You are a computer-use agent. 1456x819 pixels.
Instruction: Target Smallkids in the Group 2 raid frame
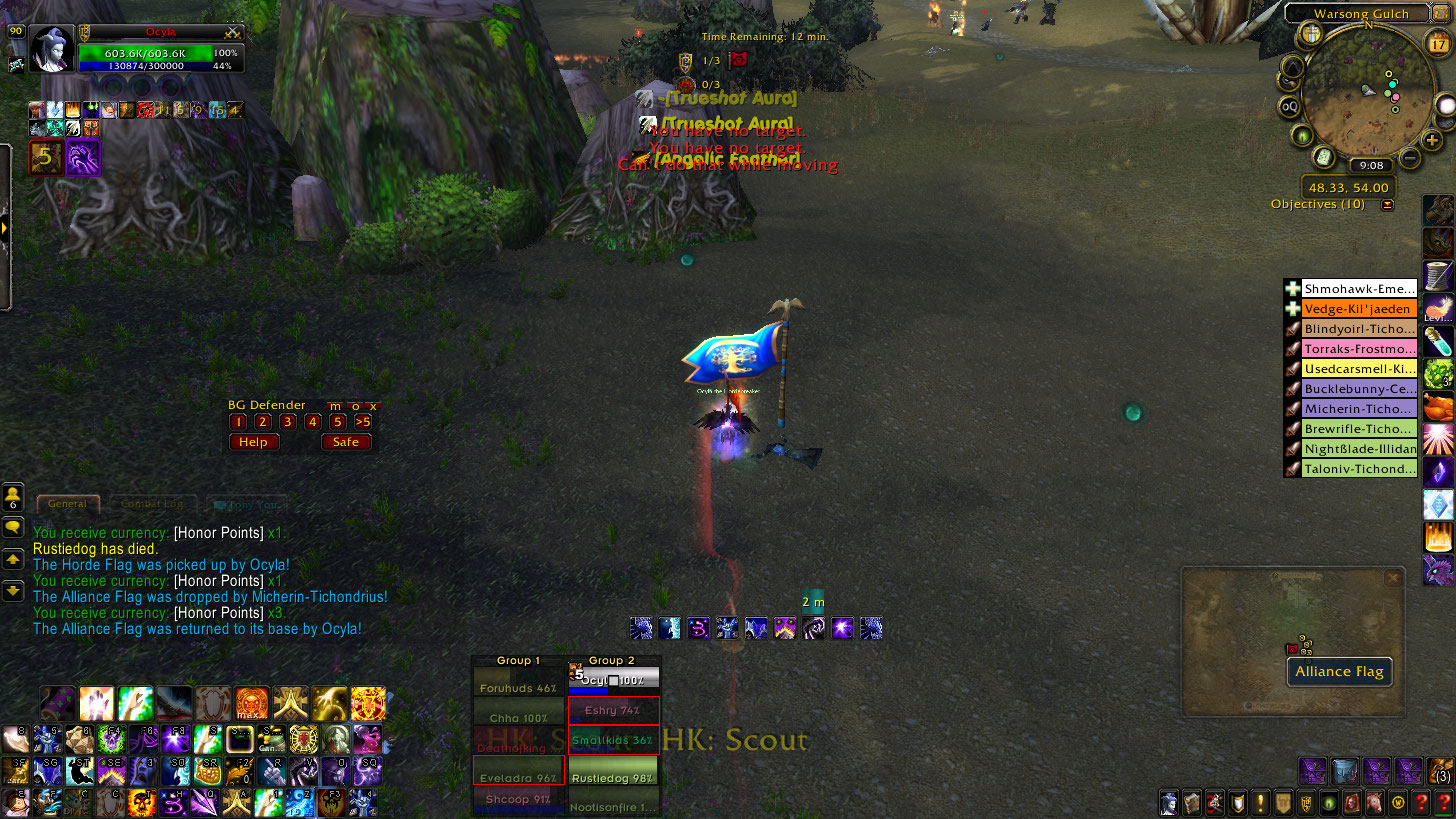pos(613,740)
